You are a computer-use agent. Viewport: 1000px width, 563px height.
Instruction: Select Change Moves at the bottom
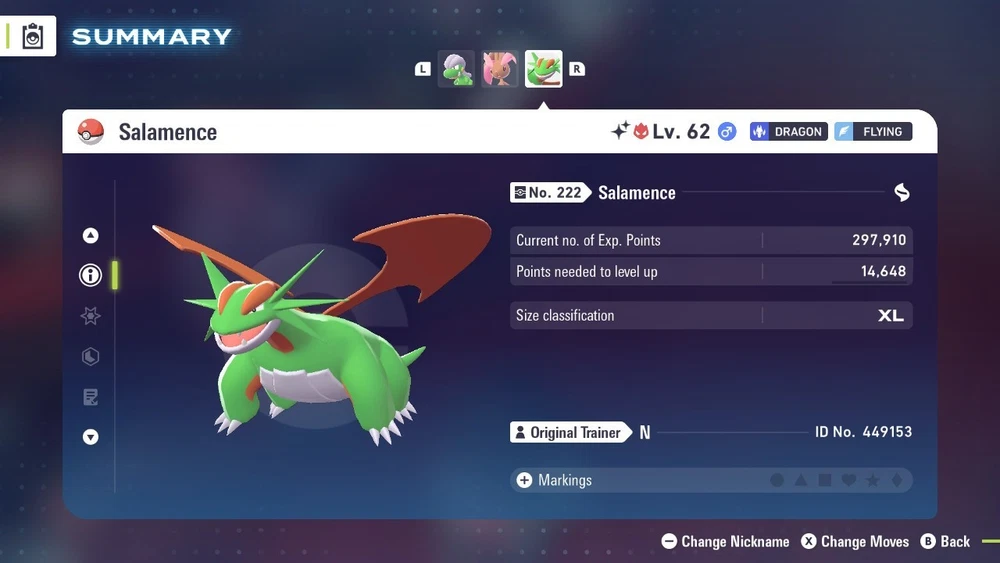point(855,541)
